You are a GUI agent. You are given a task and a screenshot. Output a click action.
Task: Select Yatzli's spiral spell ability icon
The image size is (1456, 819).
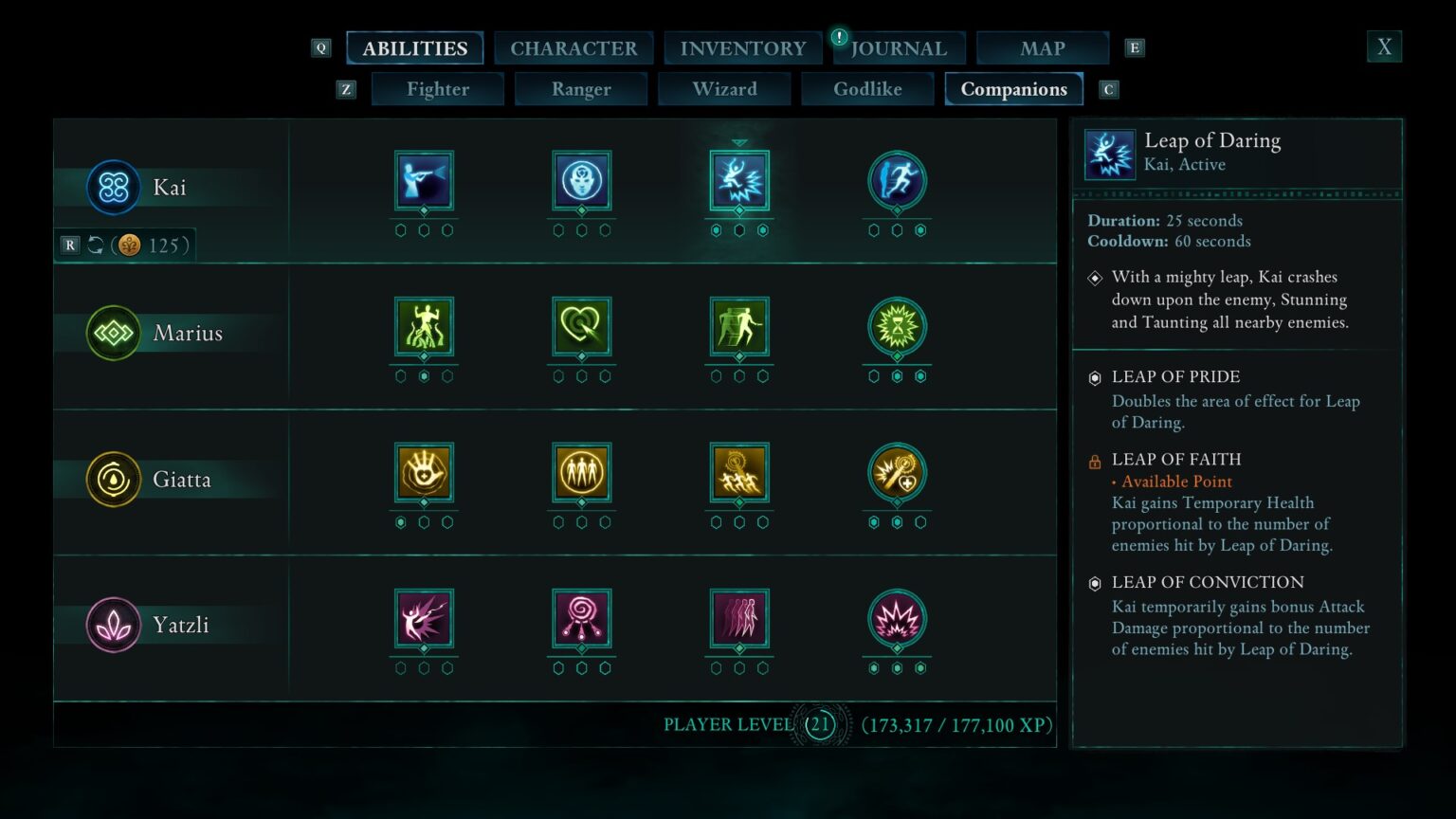coord(581,620)
